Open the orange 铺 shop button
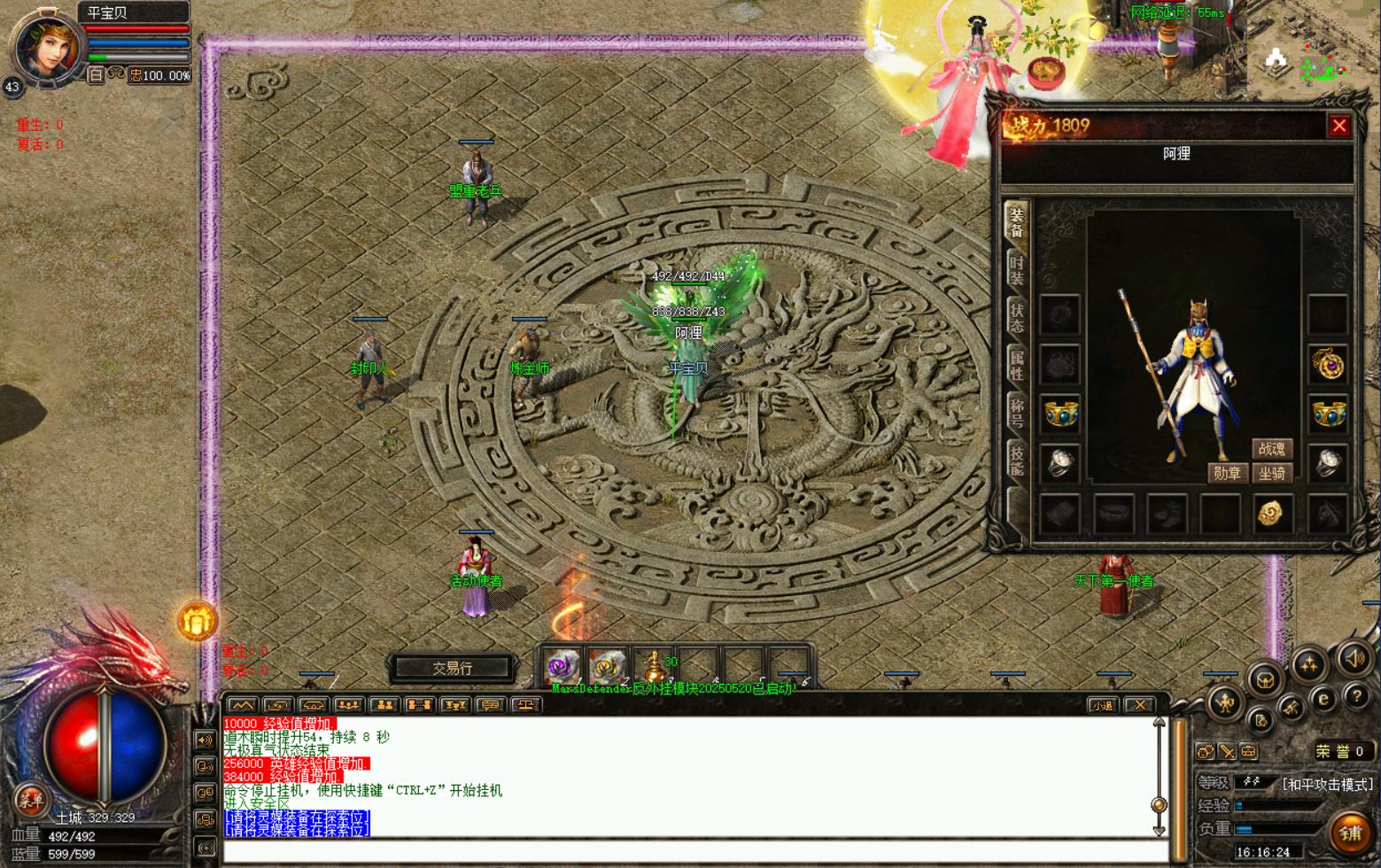1381x868 pixels. (1350, 833)
